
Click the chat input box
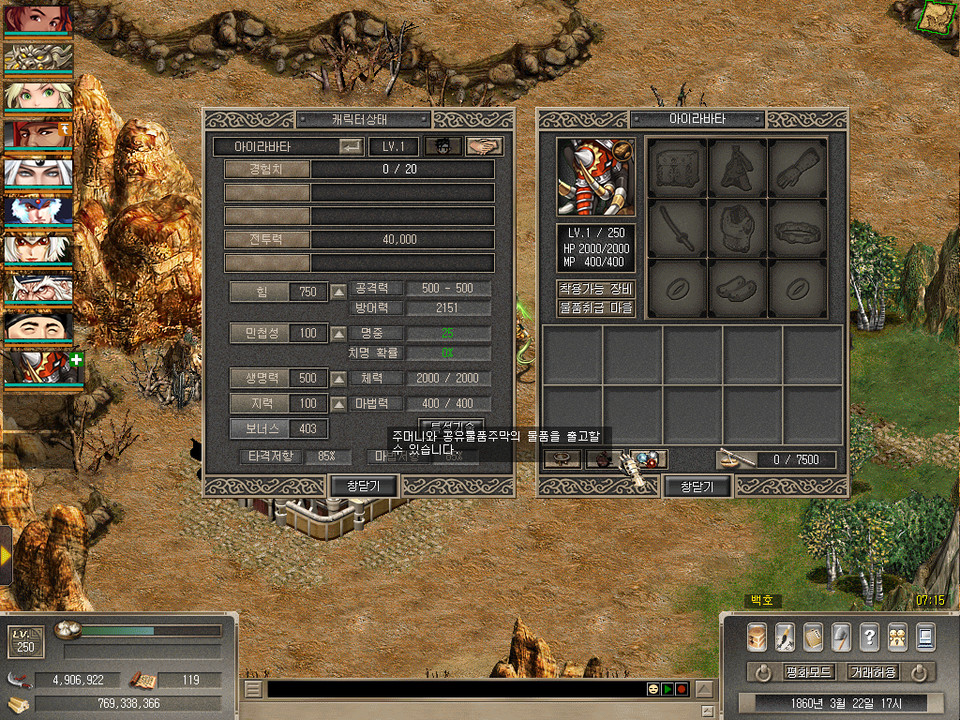coord(455,689)
